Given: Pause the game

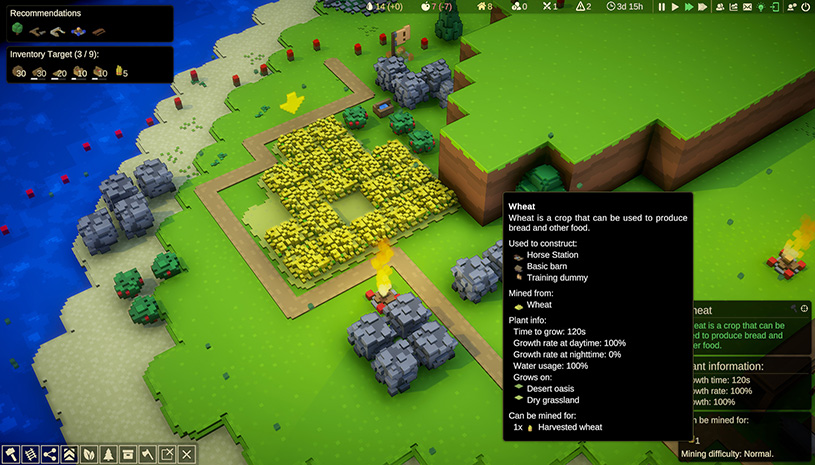Looking at the screenshot, I should tap(662, 7).
